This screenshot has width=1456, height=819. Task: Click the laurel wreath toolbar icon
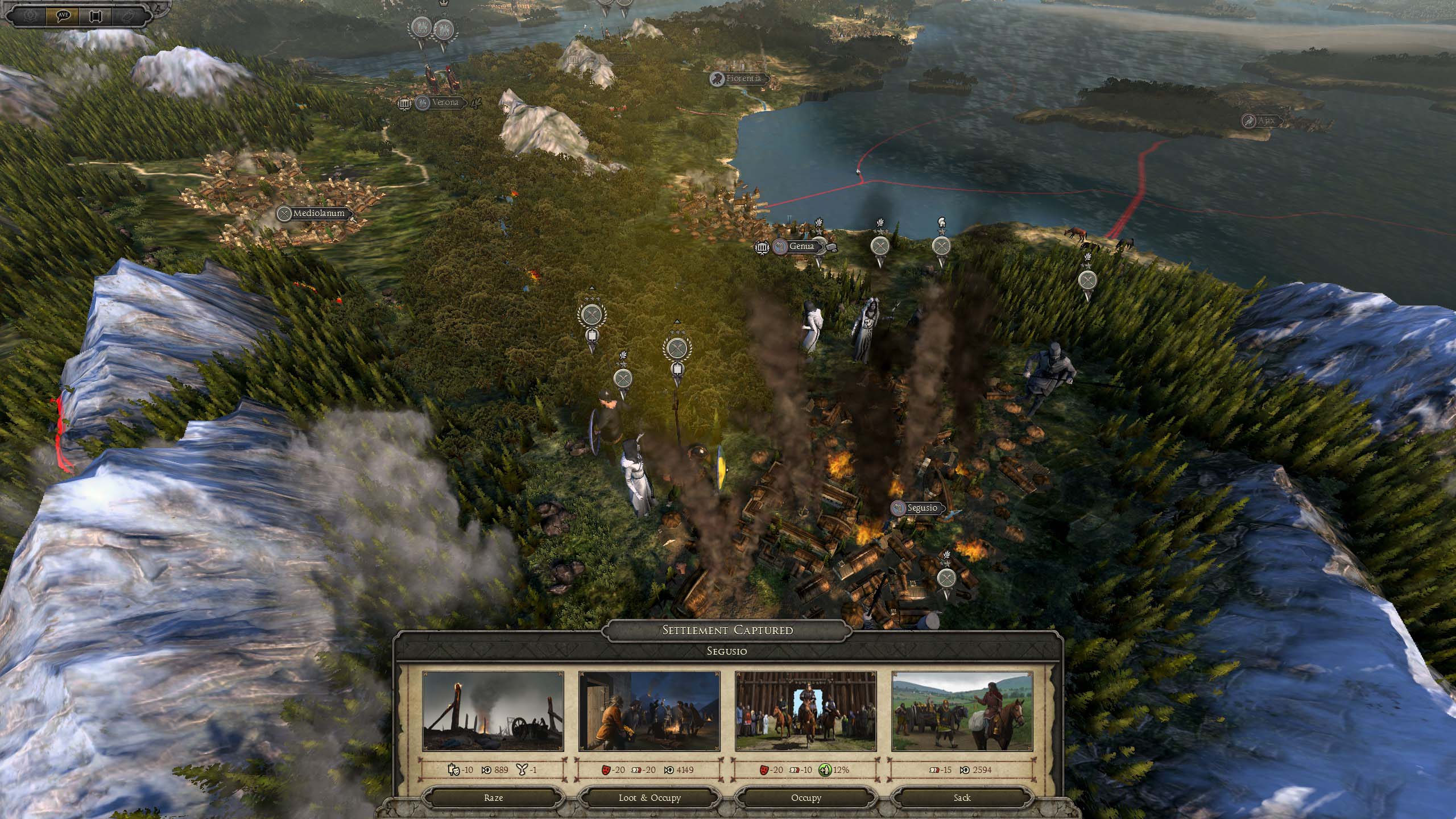tap(30, 15)
